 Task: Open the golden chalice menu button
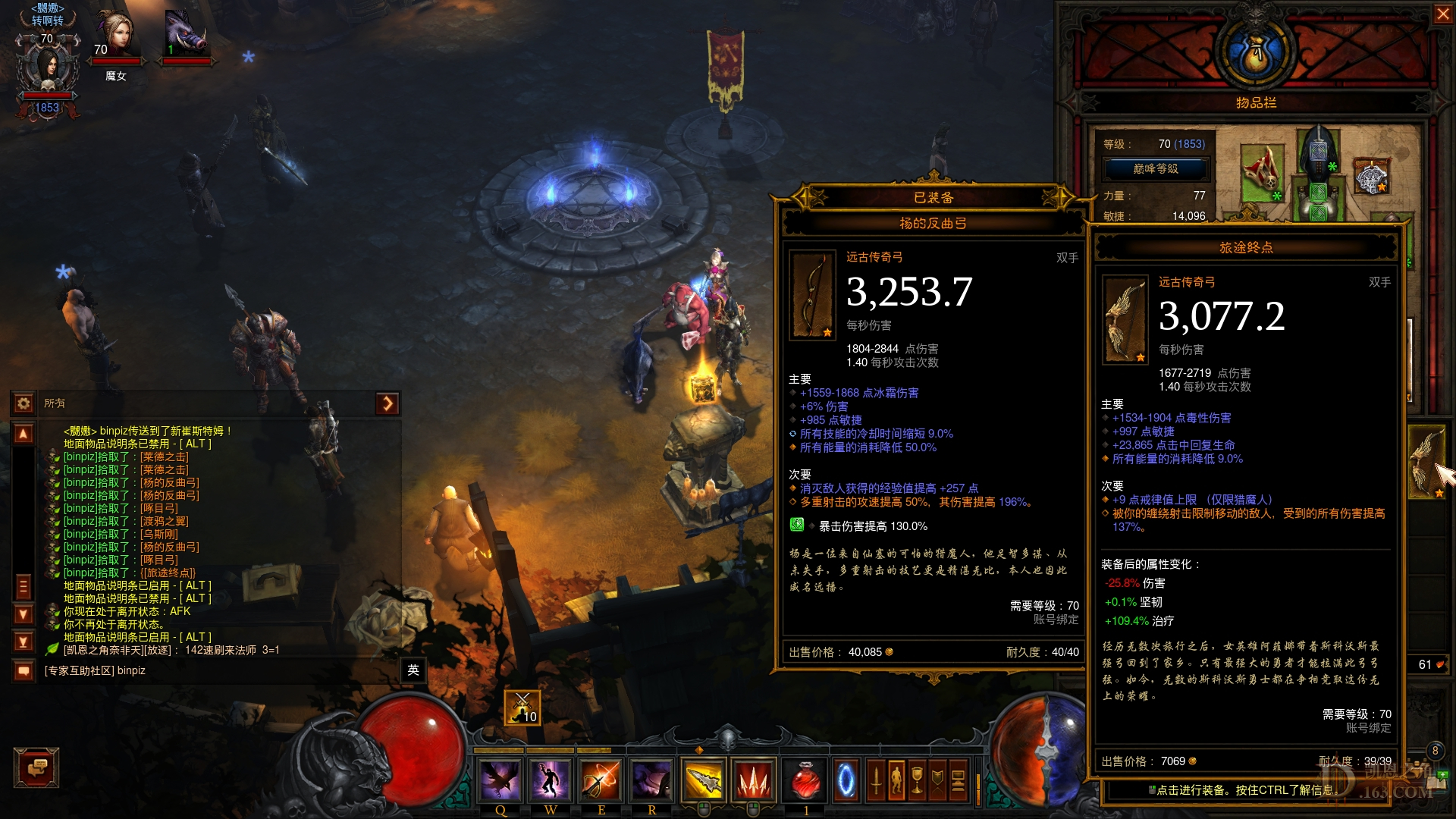[x=917, y=780]
